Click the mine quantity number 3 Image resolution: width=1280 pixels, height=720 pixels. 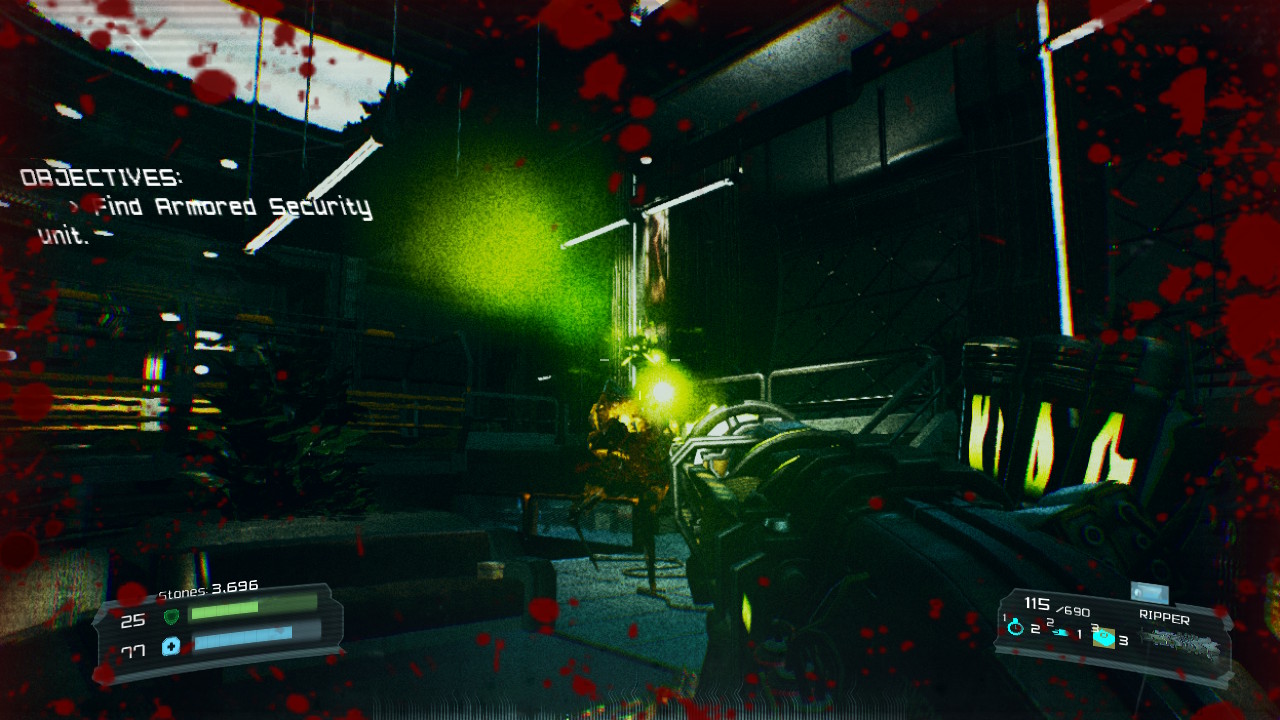click(x=1124, y=641)
